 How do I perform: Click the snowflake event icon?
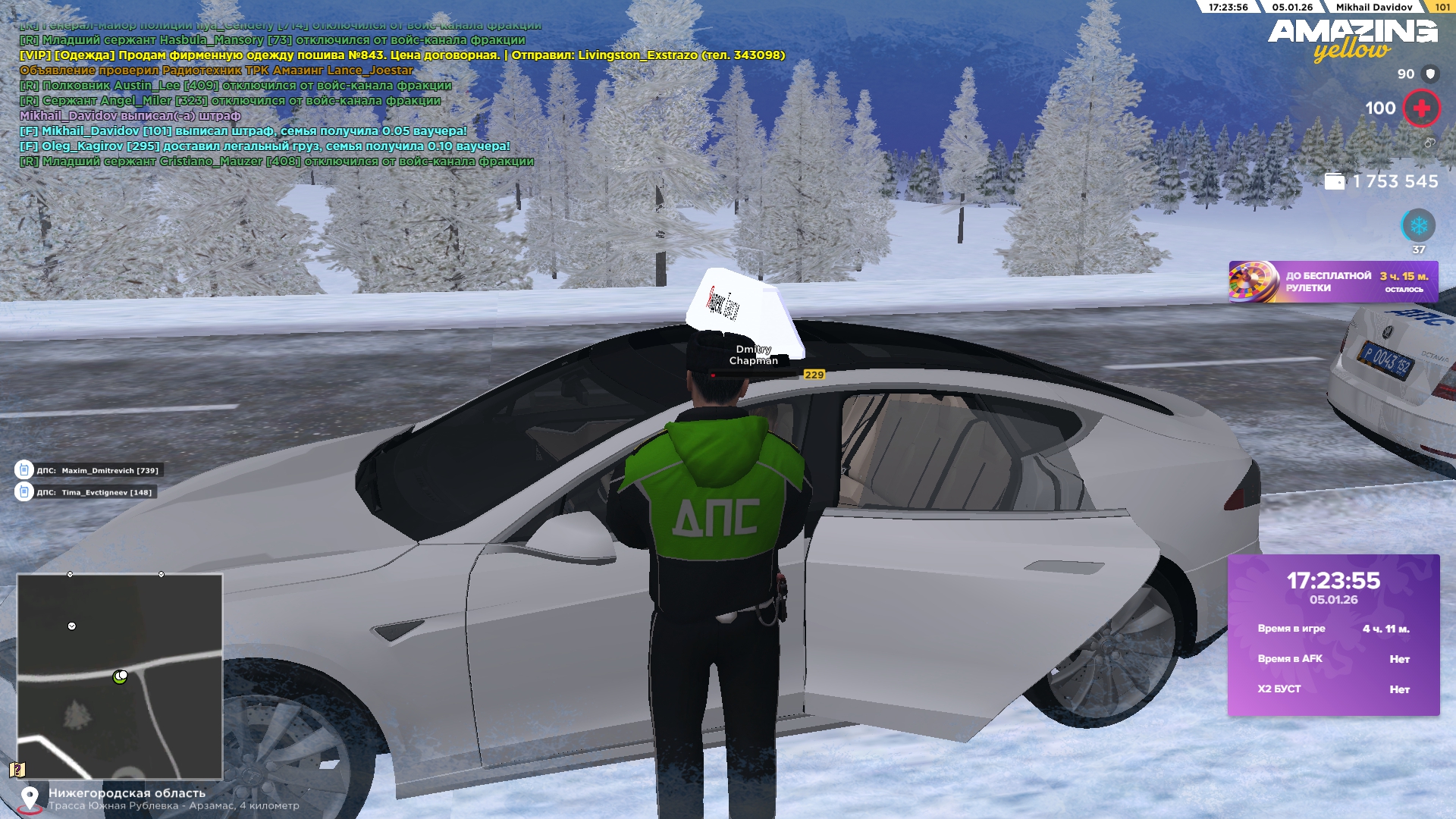[x=1418, y=226]
